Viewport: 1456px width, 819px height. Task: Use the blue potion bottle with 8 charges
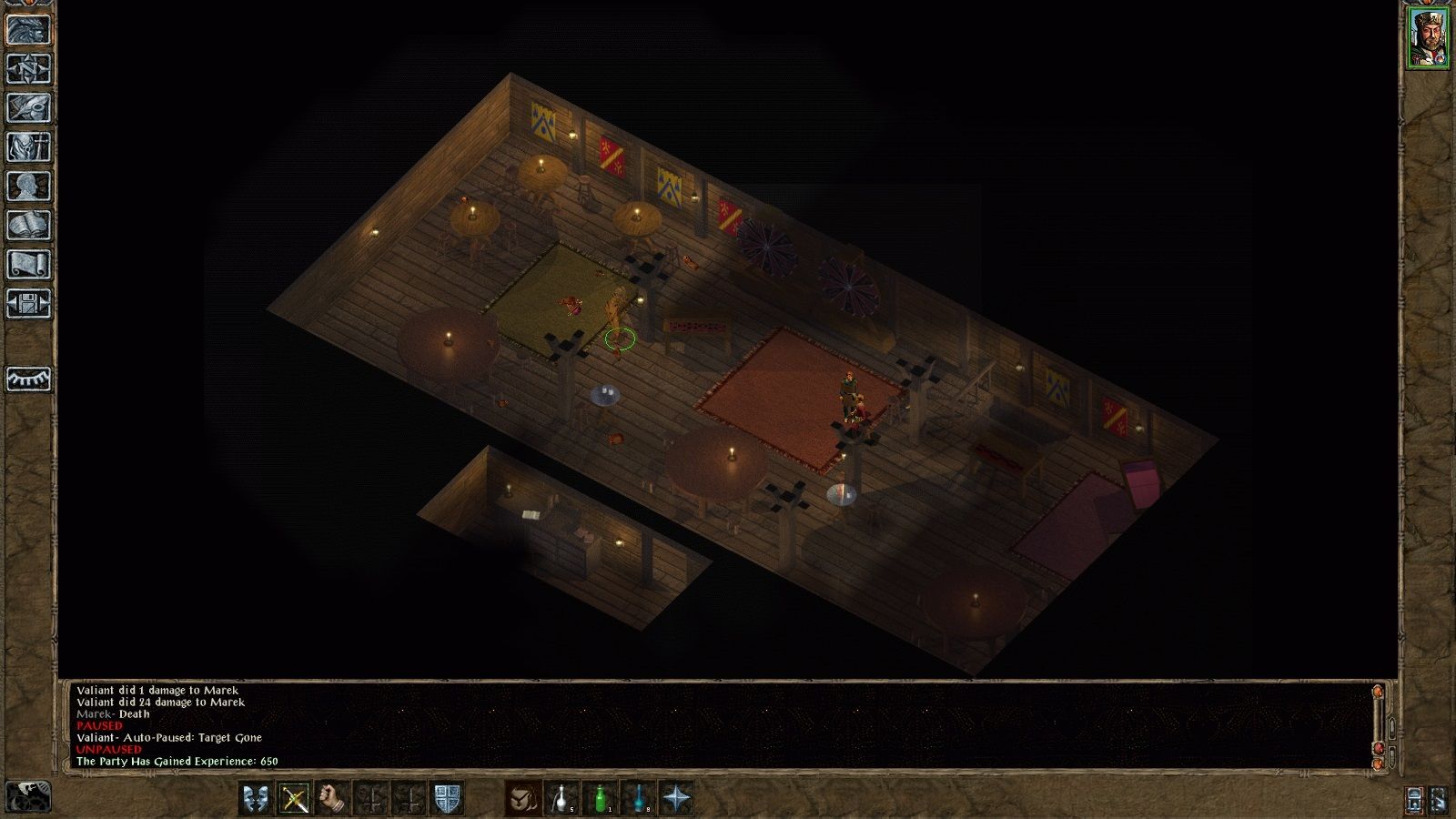[638, 798]
